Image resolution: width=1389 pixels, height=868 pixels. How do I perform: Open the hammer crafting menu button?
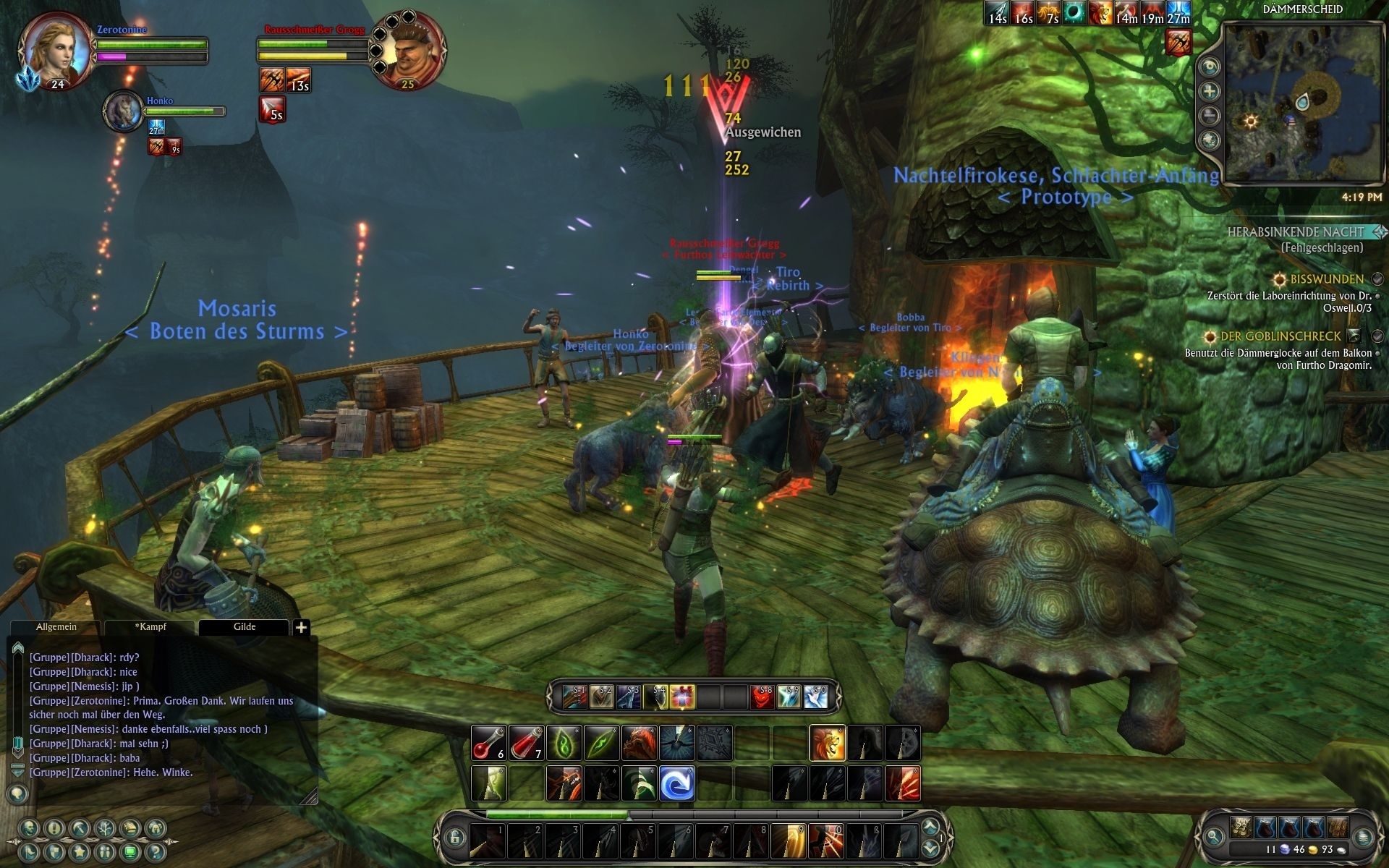(80, 829)
